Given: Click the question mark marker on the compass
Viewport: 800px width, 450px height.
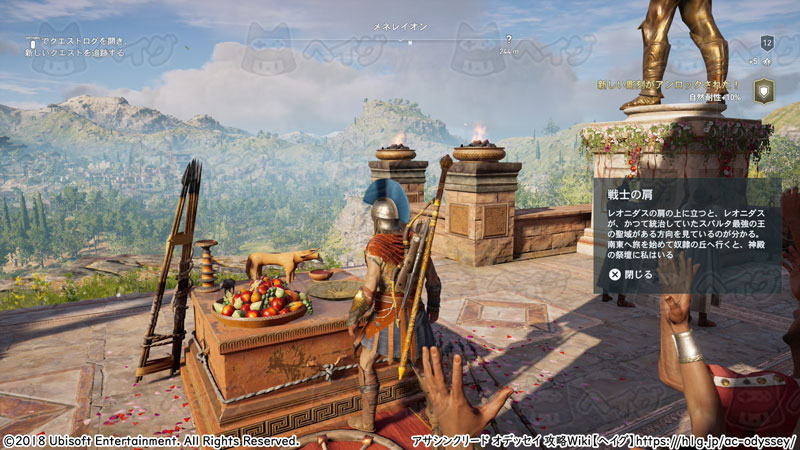Looking at the screenshot, I should pyautogui.click(x=509, y=39).
